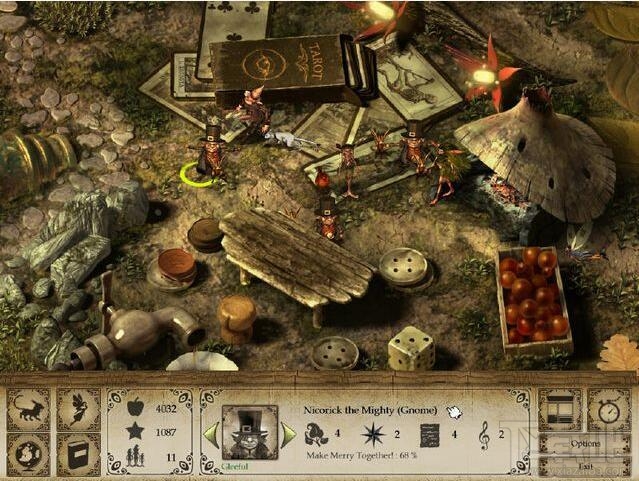Click the stopwatch icon button
Viewport: 639px width, 481px height.
click(608, 410)
